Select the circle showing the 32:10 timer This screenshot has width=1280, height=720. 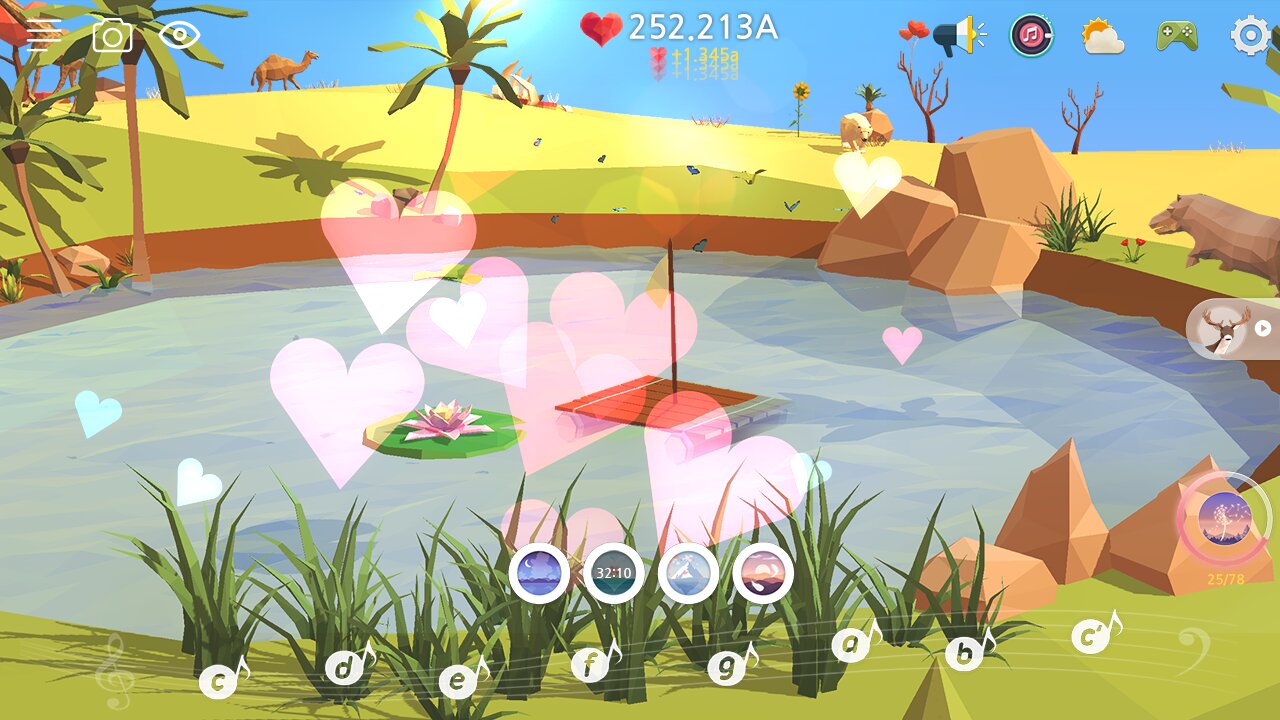613,574
